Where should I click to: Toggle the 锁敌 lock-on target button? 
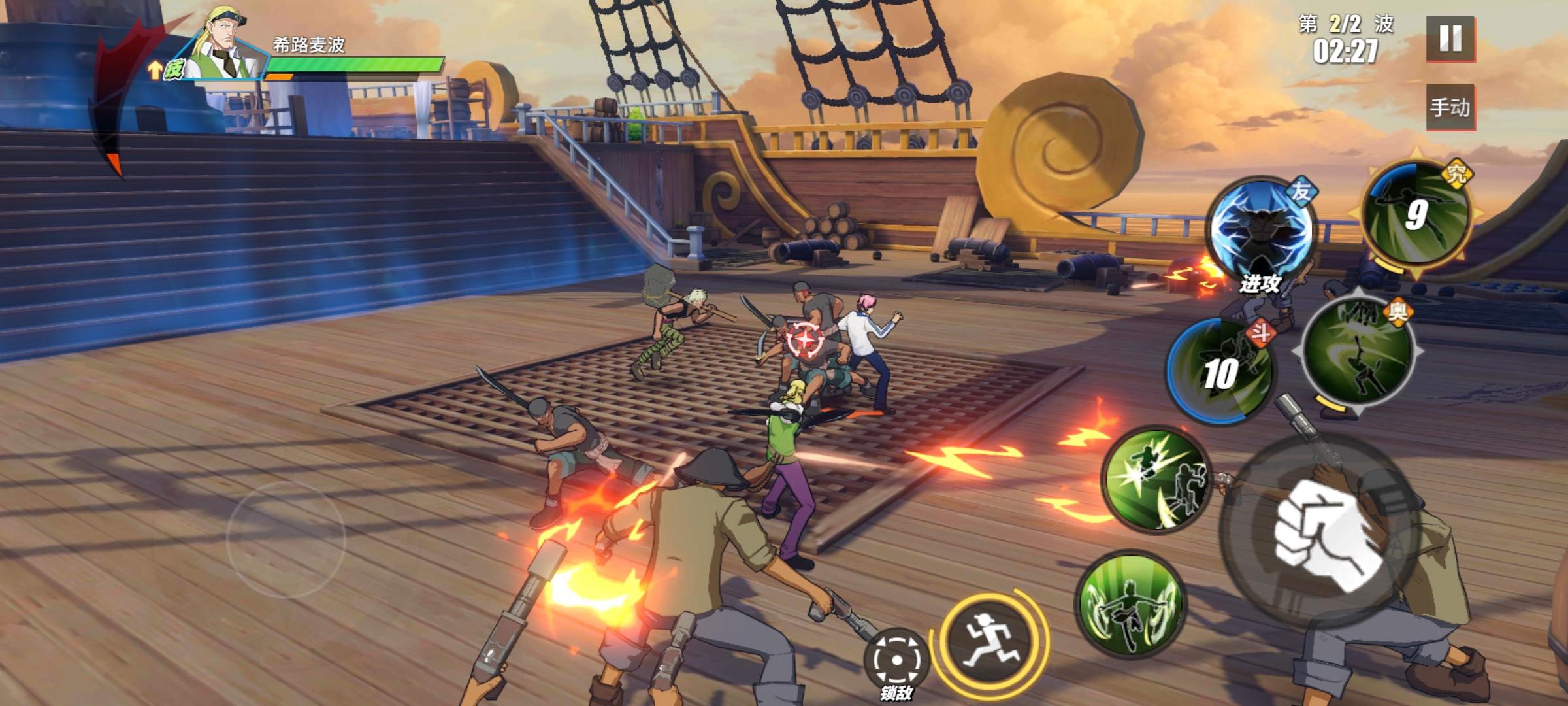click(x=896, y=660)
